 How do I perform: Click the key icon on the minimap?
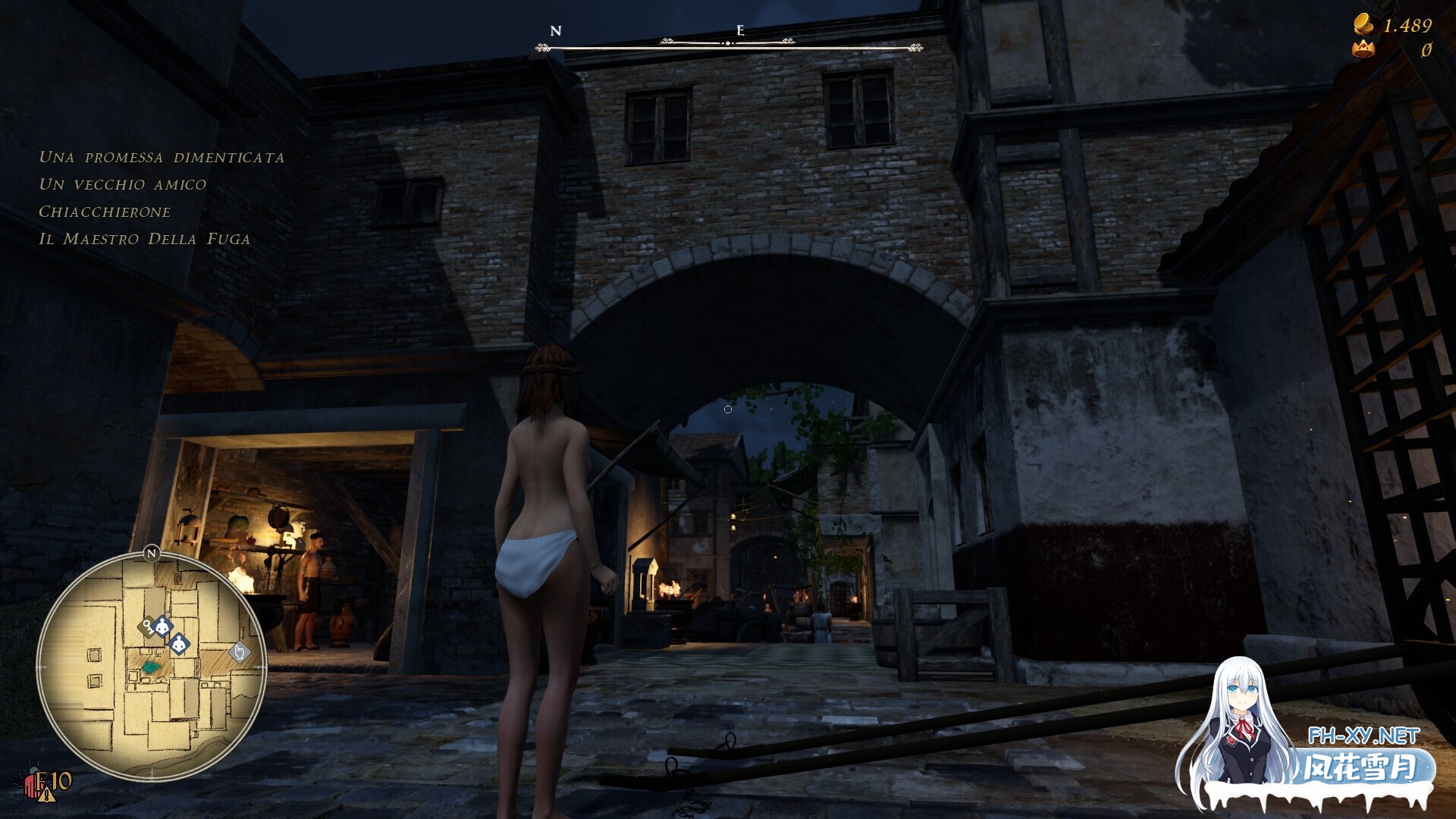149,626
